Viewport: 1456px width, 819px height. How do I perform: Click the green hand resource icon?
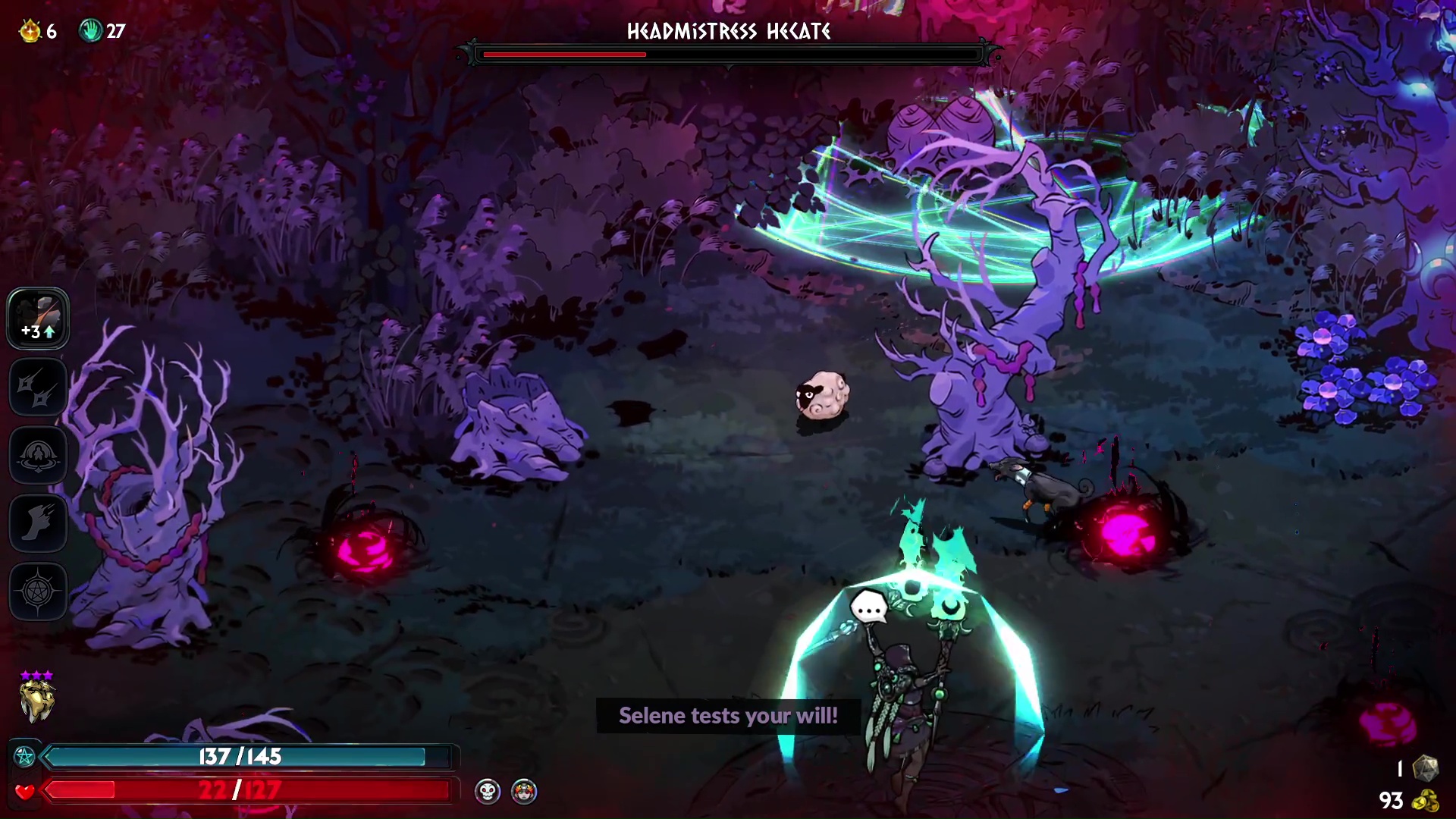click(x=90, y=31)
